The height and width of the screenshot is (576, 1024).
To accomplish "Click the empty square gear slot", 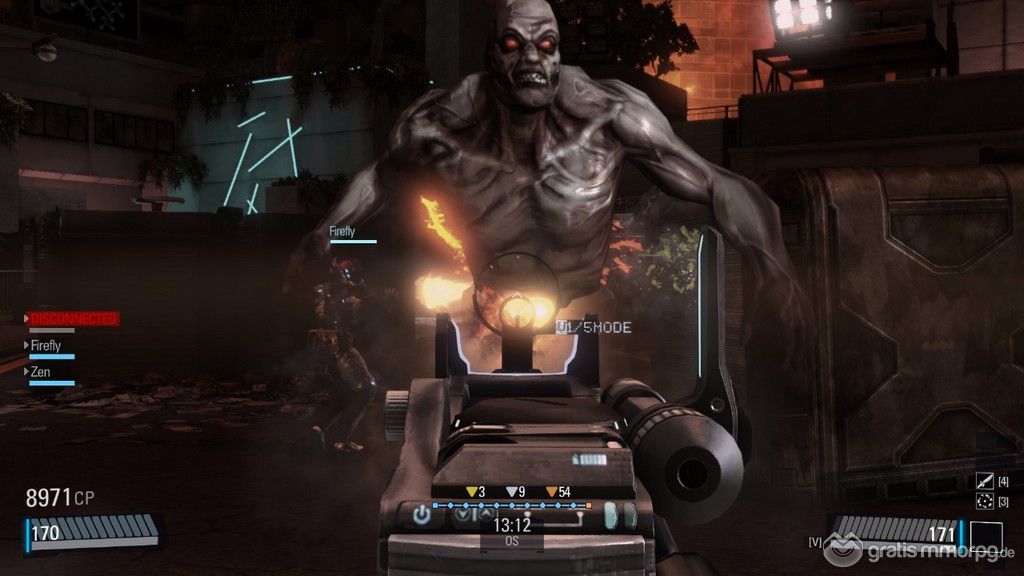I will click(x=985, y=537).
